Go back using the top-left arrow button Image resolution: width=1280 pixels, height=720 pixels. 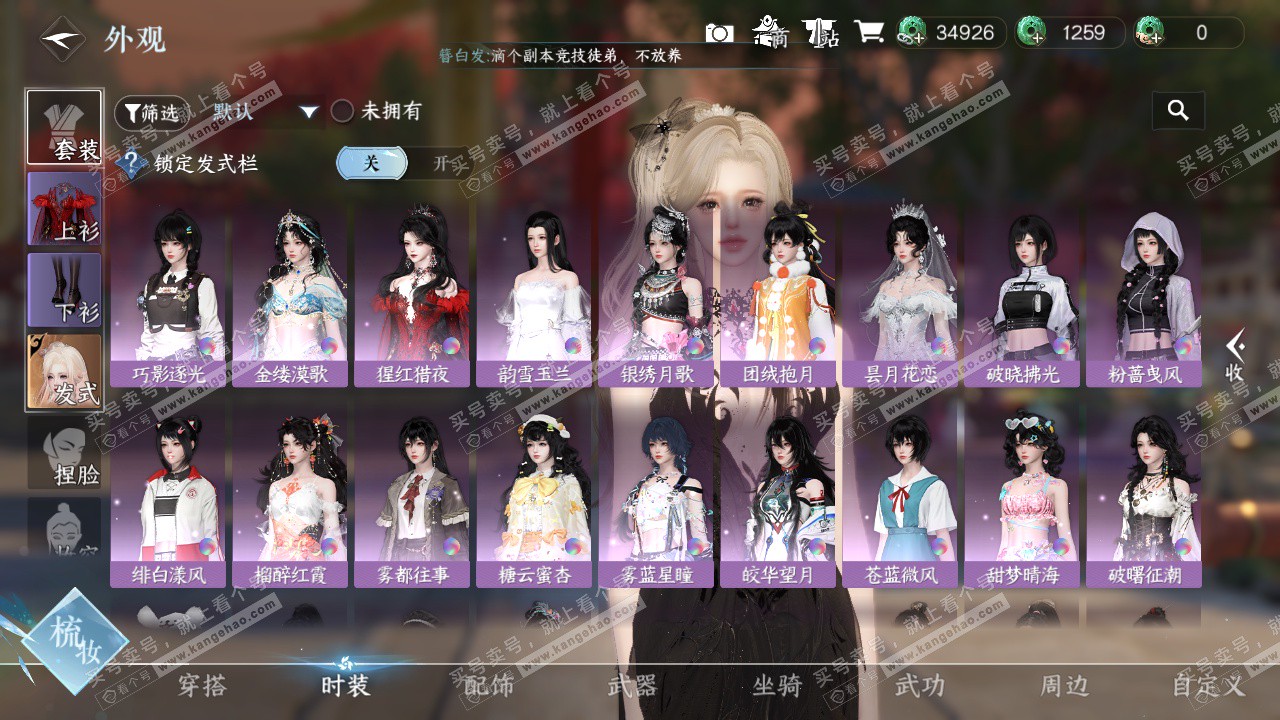click(62, 39)
